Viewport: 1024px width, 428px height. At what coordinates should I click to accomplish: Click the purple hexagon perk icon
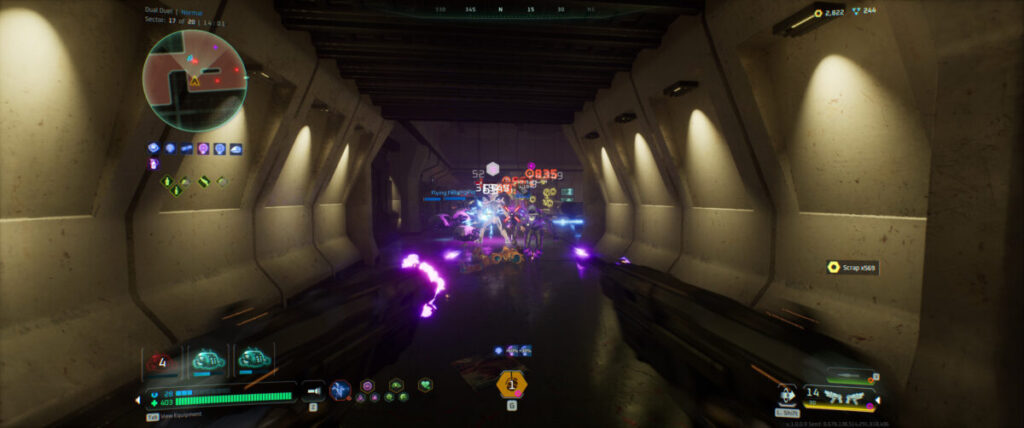[367, 385]
